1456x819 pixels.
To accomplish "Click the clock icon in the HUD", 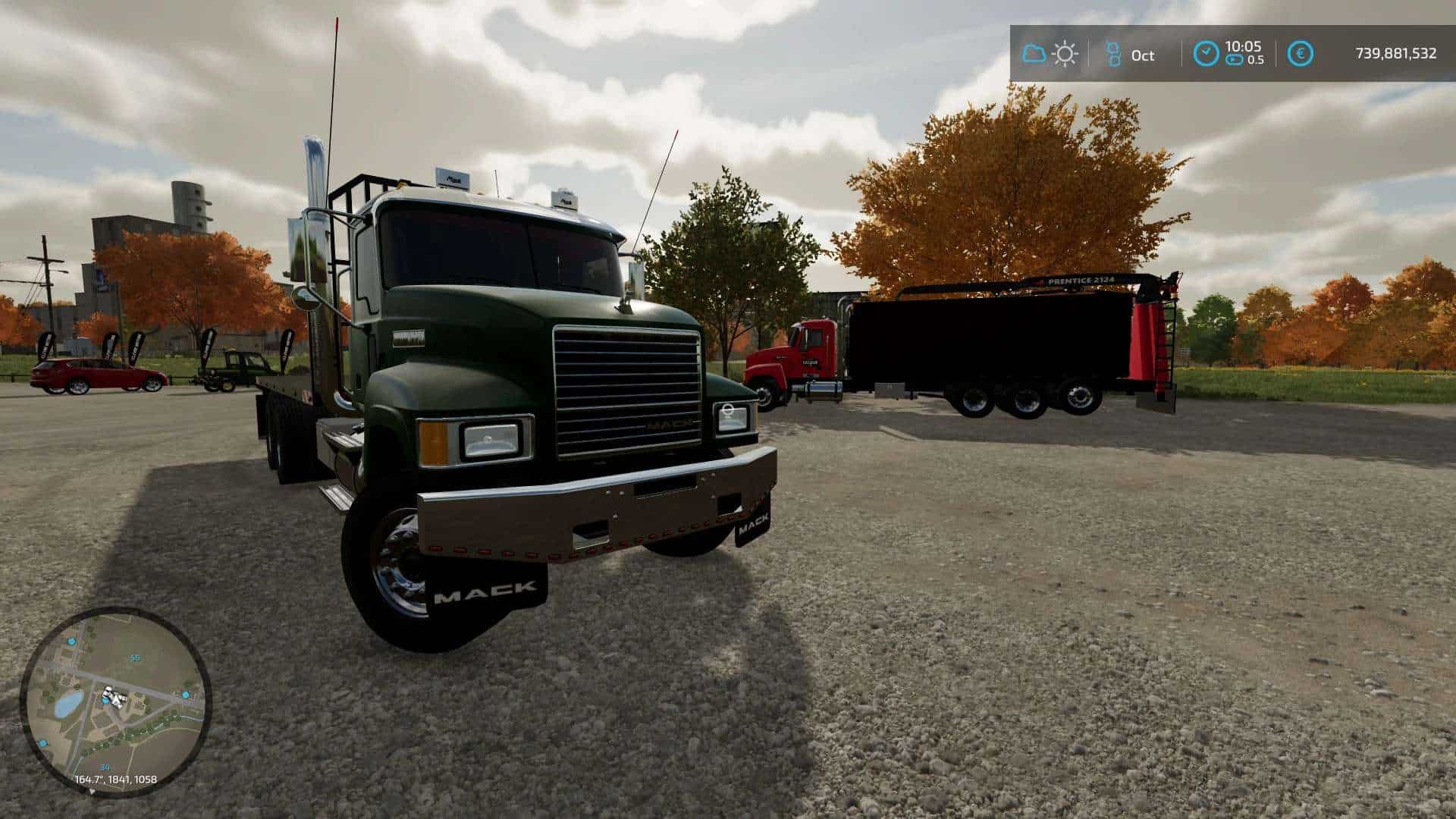I will [x=1206, y=54].
